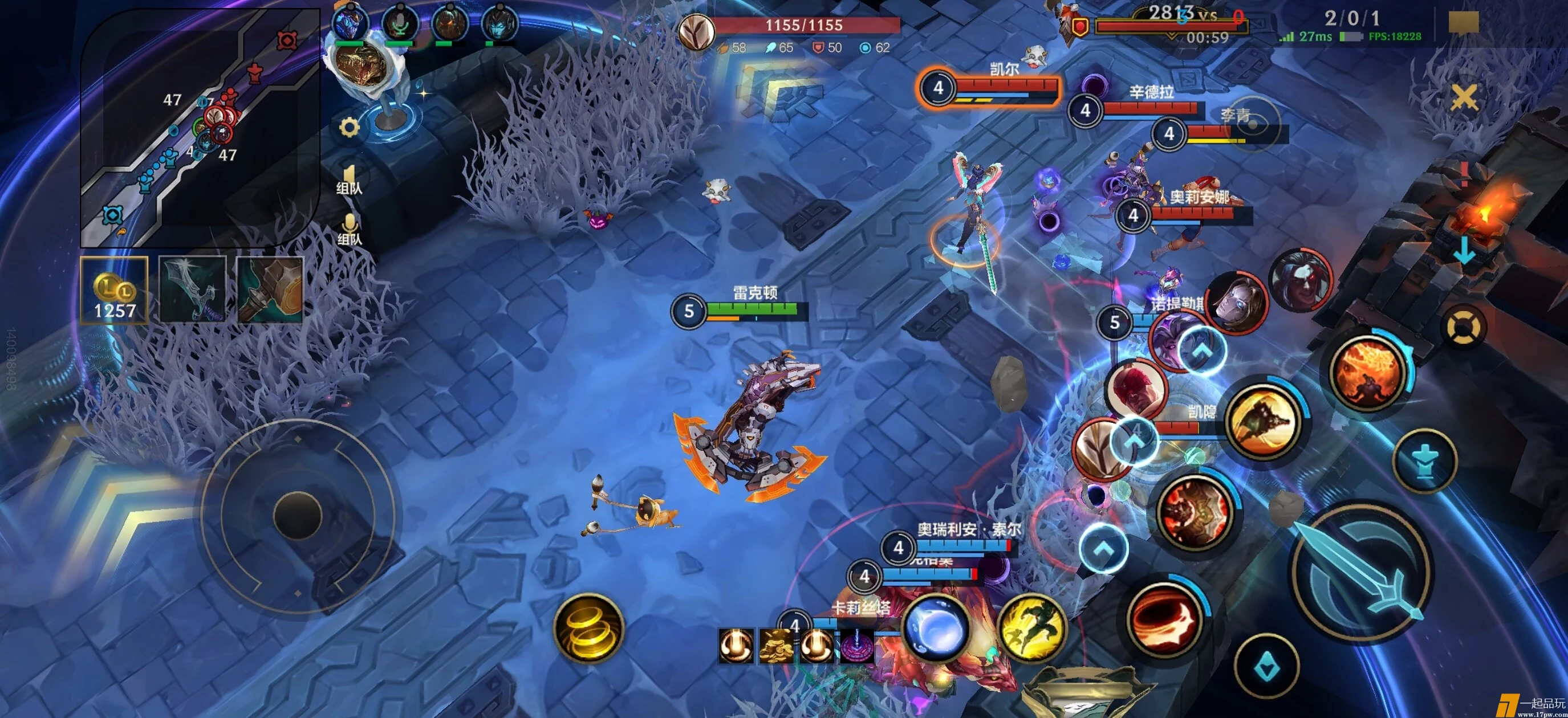Toggle the team microphone button

[x=350, y=229]
